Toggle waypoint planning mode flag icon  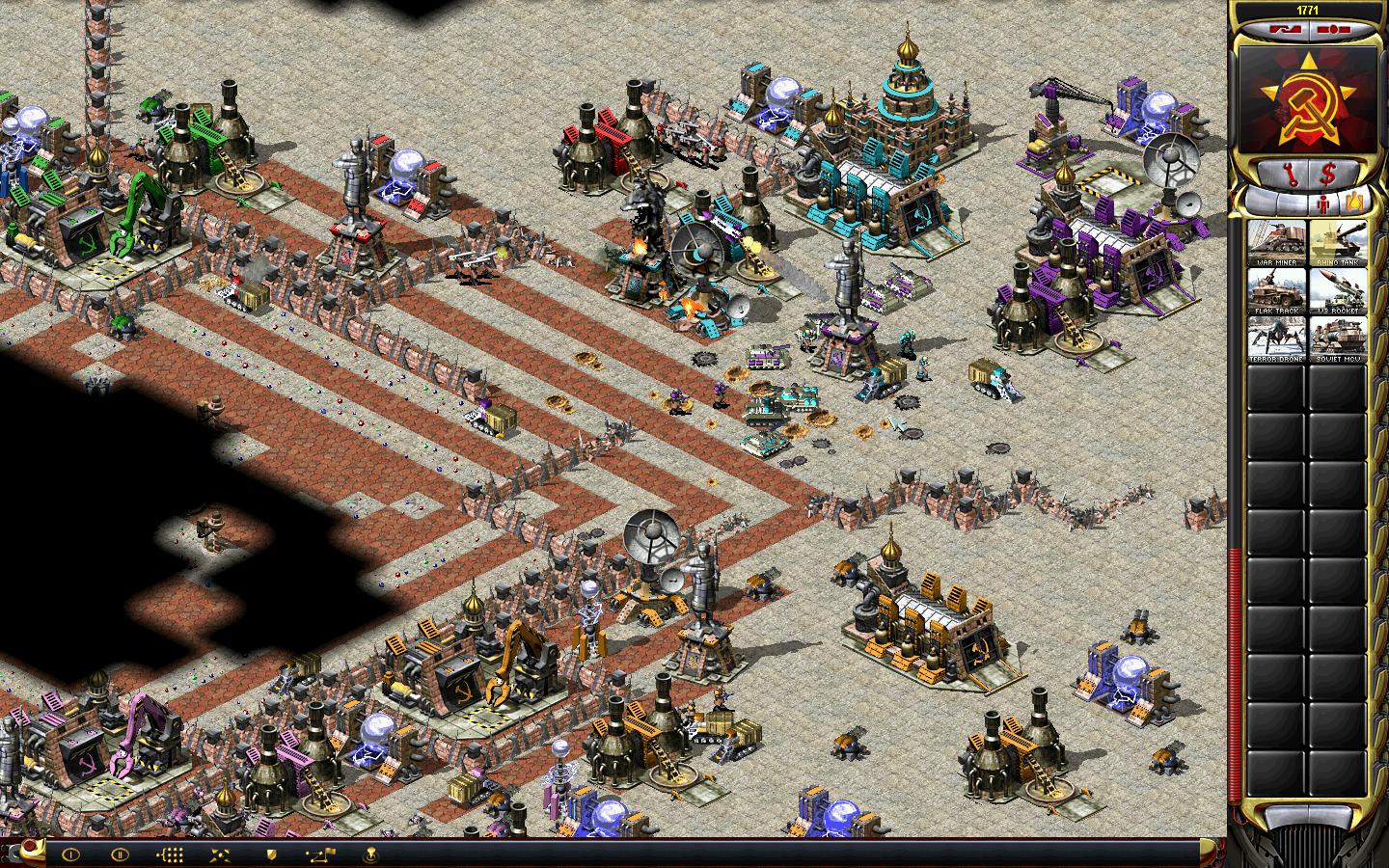click(320, 854)
